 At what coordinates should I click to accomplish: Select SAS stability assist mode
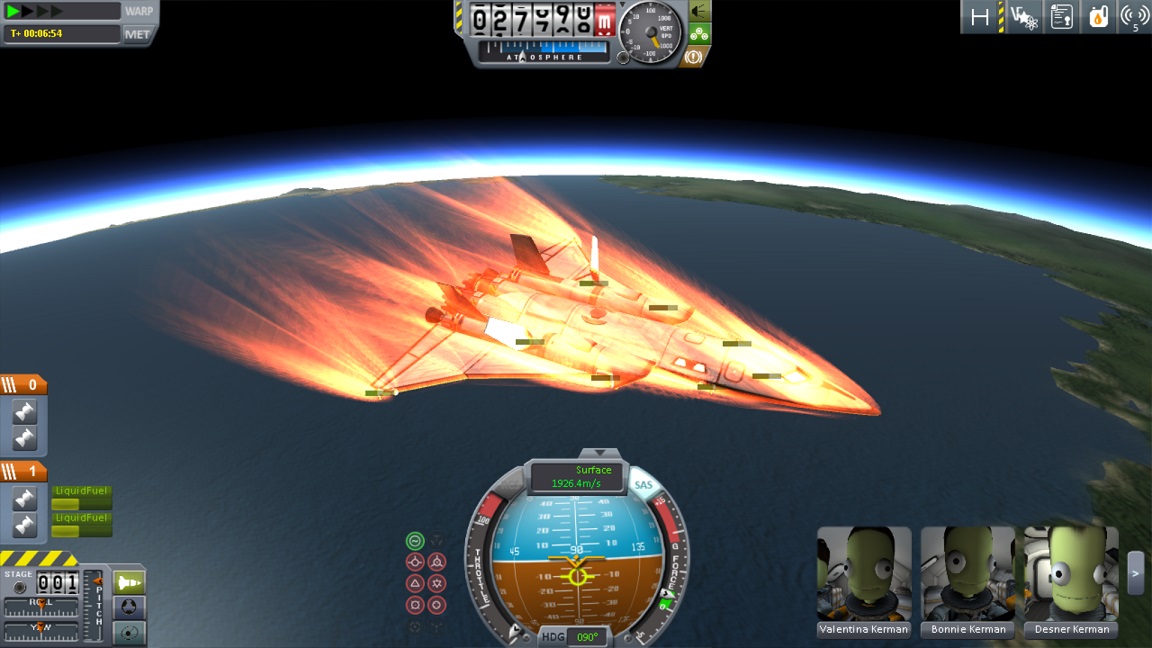click(x=415, y=541)
